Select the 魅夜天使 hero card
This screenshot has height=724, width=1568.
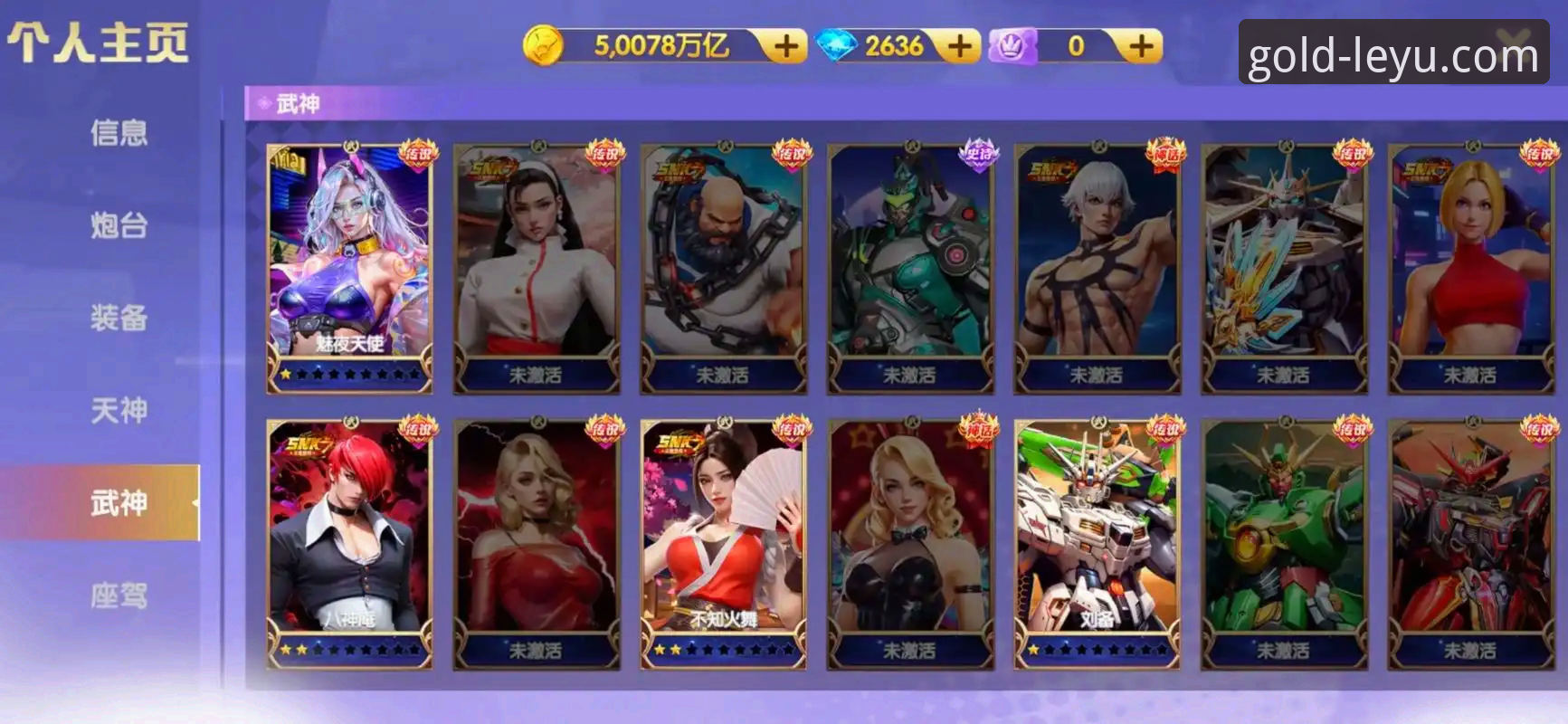[349, 267]
